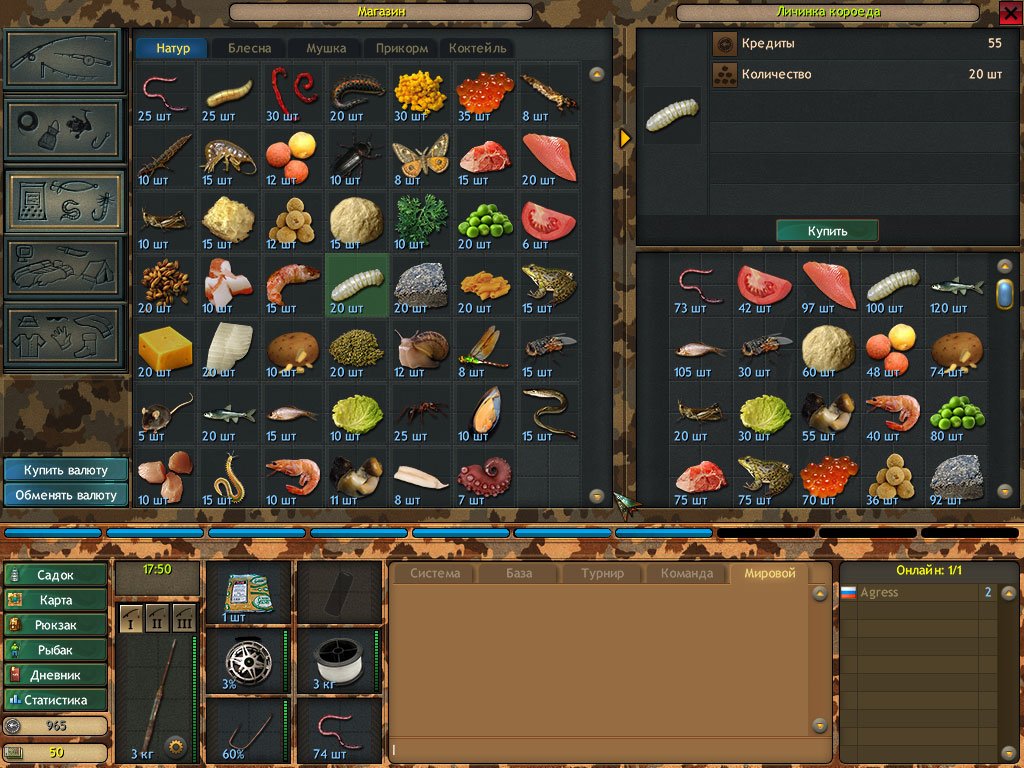The height and width of the screenshot is (768, 1024).
Task: Open the Рюкзак backpack
Action: click(56, 625)
